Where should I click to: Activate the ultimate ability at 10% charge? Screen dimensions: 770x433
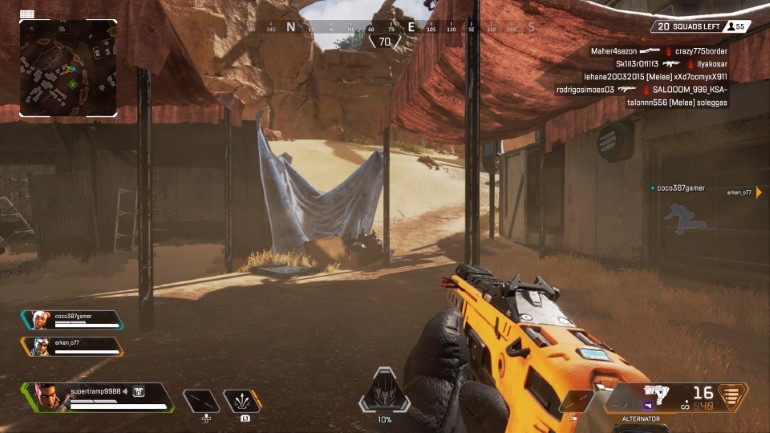pos(384,391)
